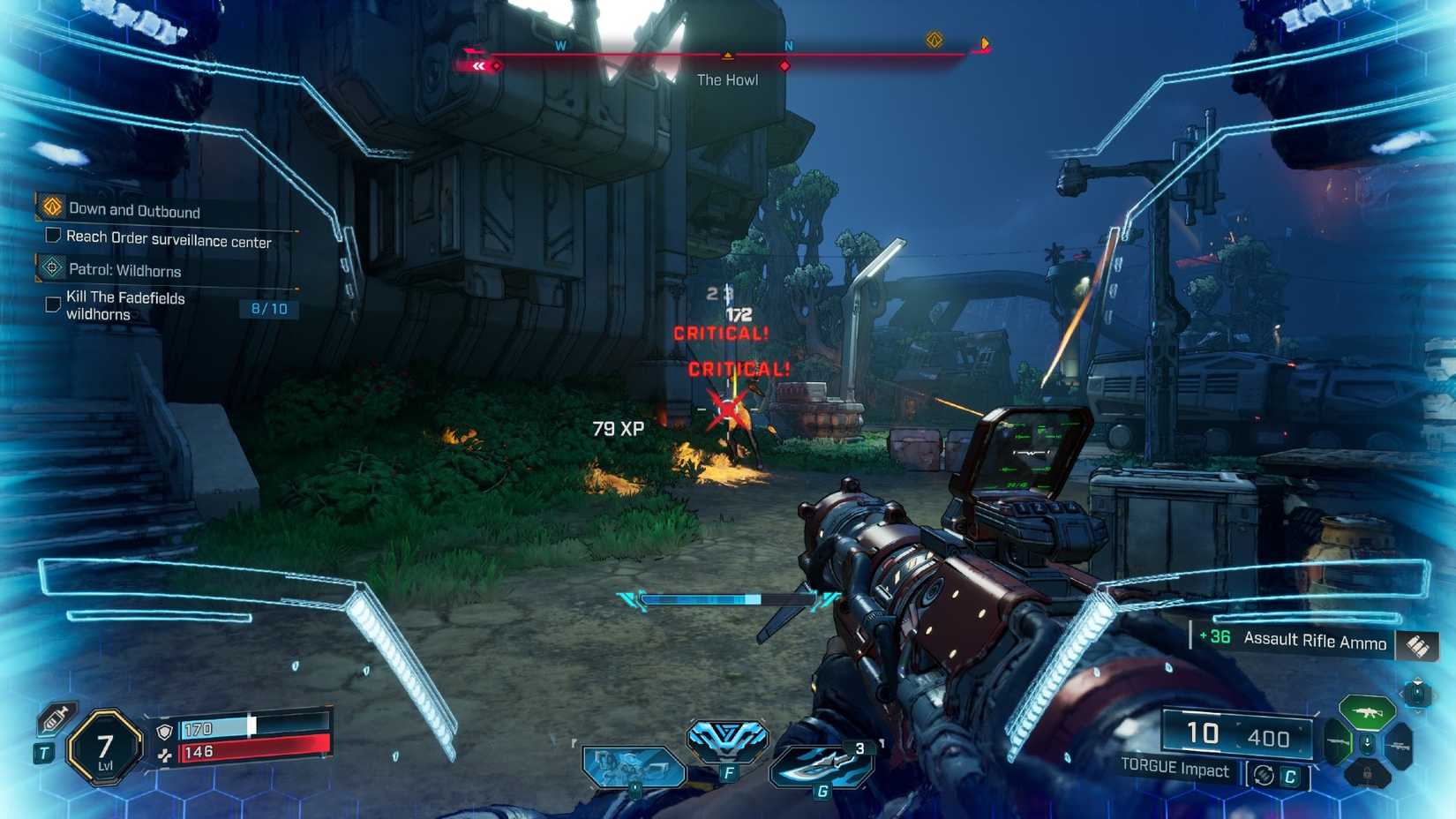Viewport: 1456px width, 819px height.
Task: Click the locked fourth weapon slot icon
Action: pyautogui.click(x=1368, y=774)
